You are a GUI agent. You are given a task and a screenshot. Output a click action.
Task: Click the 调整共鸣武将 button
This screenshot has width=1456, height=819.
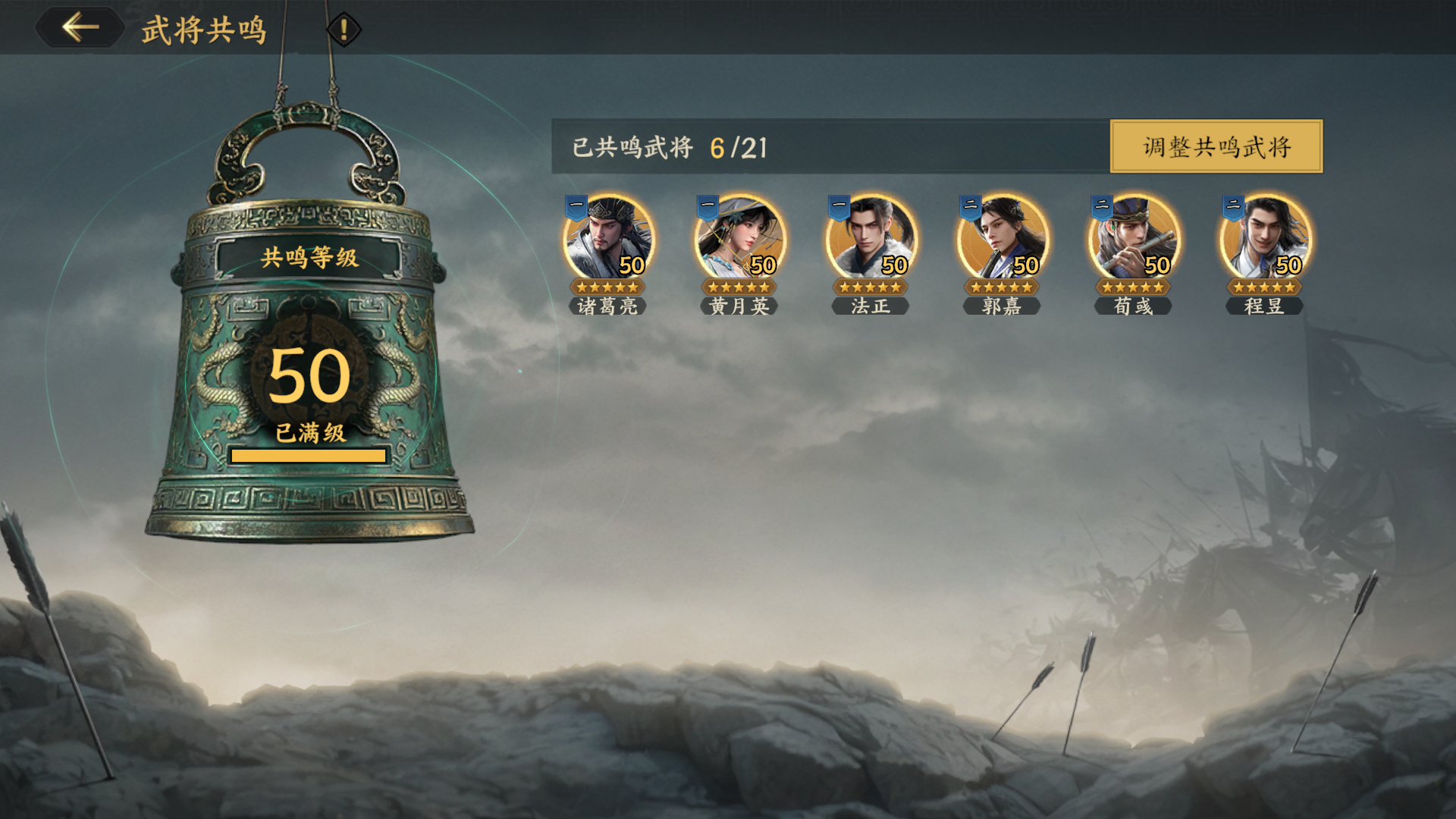click(1216, 146)
